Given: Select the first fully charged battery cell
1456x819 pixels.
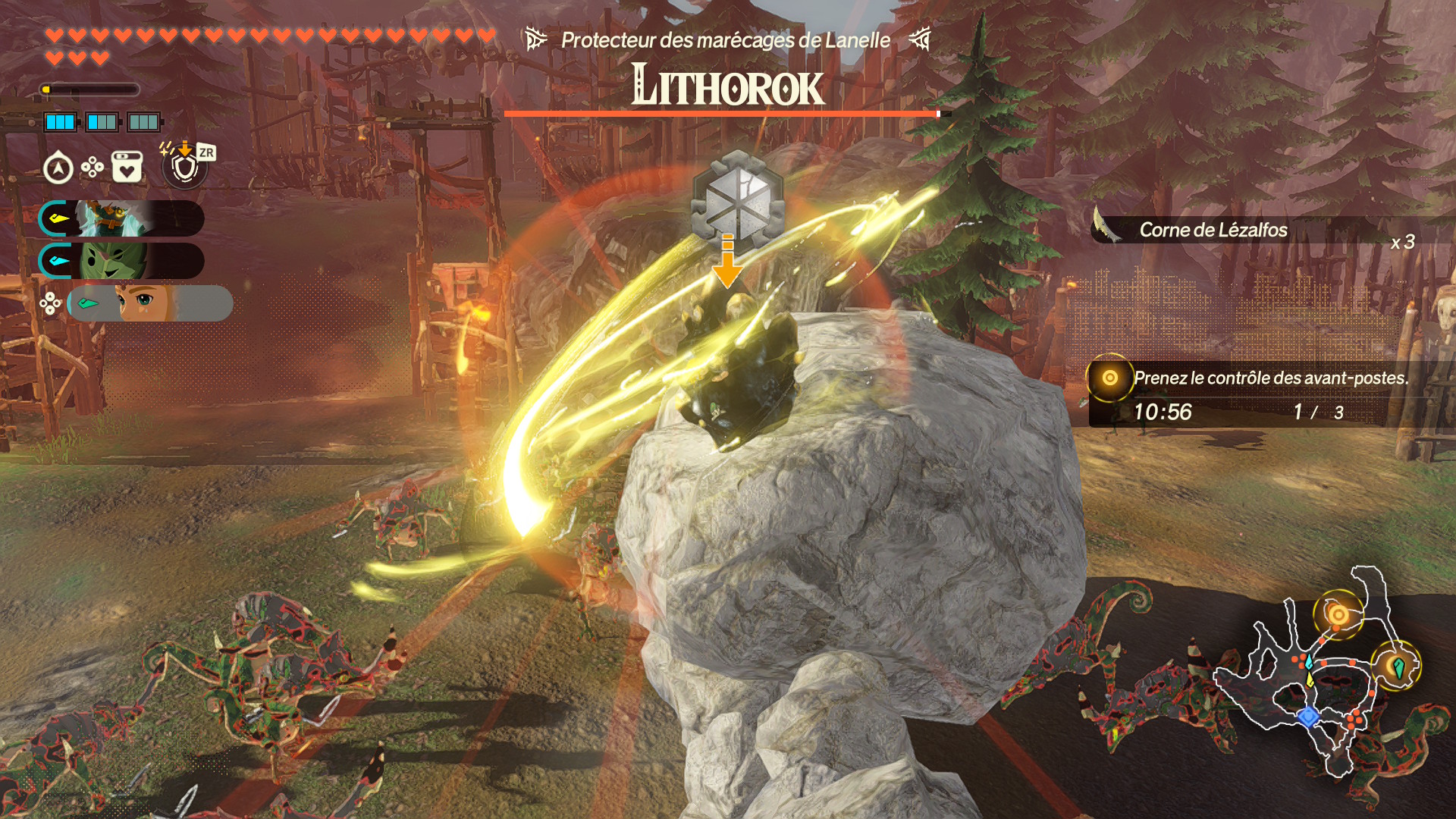Looking at the screenshot, I should pos(60,122).
